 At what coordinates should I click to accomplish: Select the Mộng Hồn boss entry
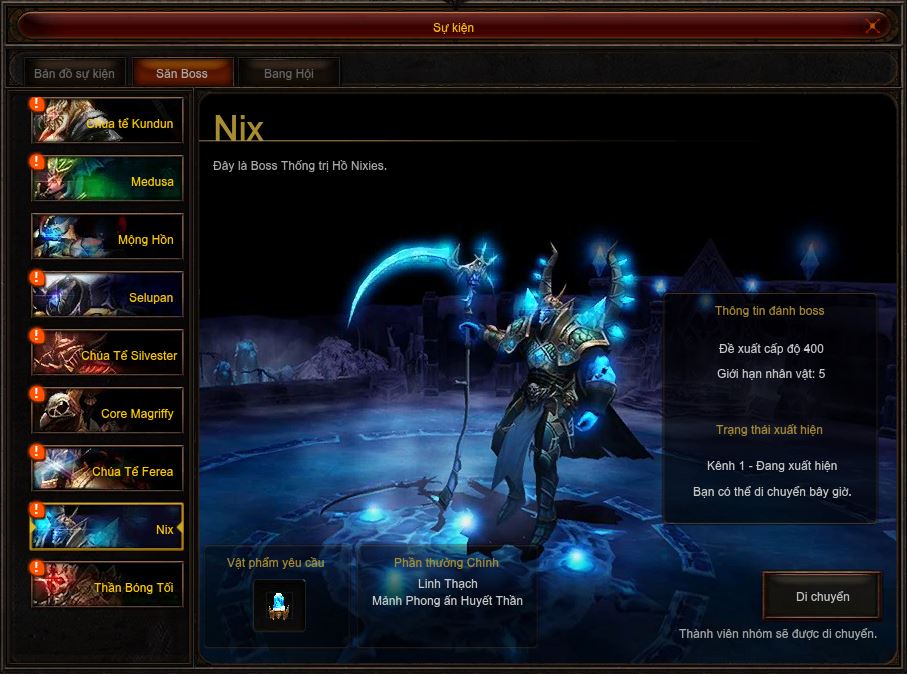pyautogui.click(x=107, y=237)
